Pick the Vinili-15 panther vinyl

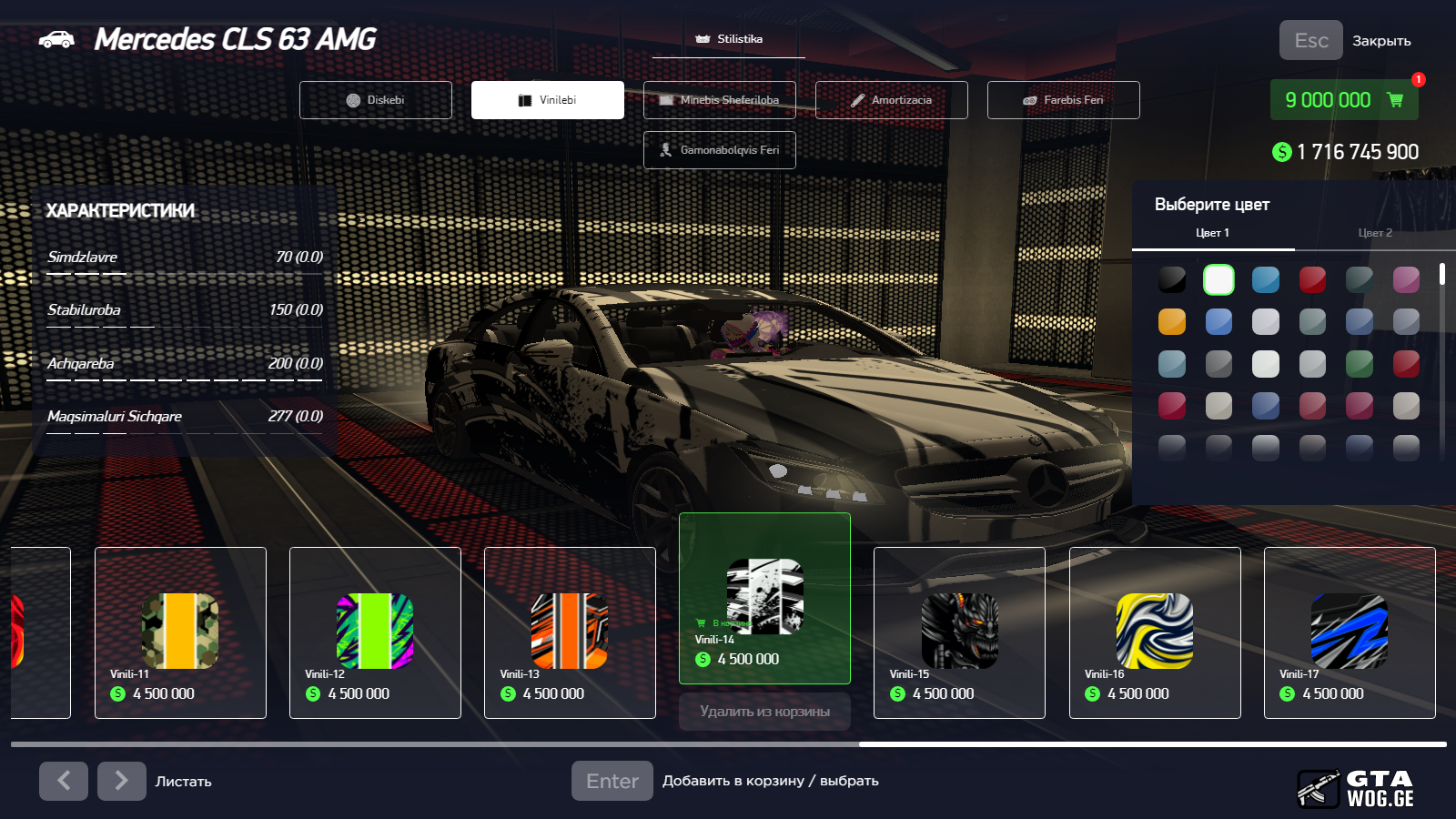[959, 632]
